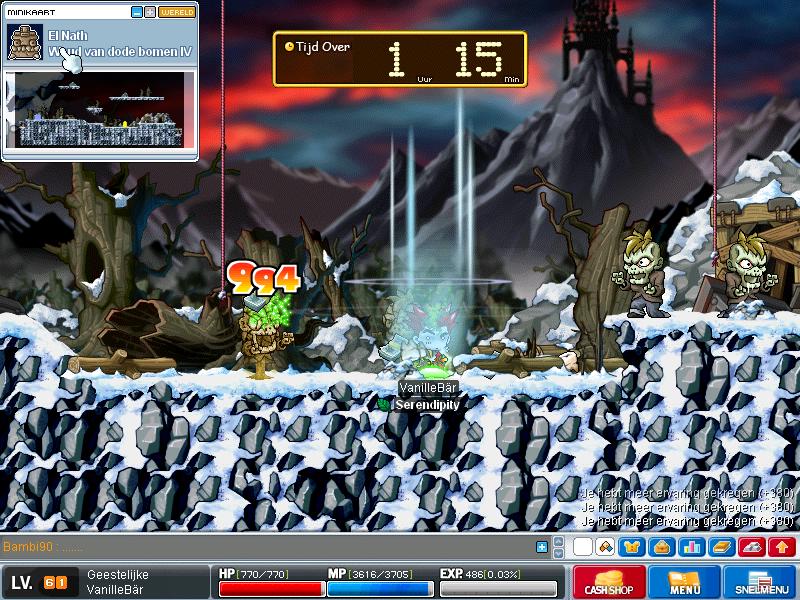
Task: Open the equipment shirt icon
Action: coord(633,547)
